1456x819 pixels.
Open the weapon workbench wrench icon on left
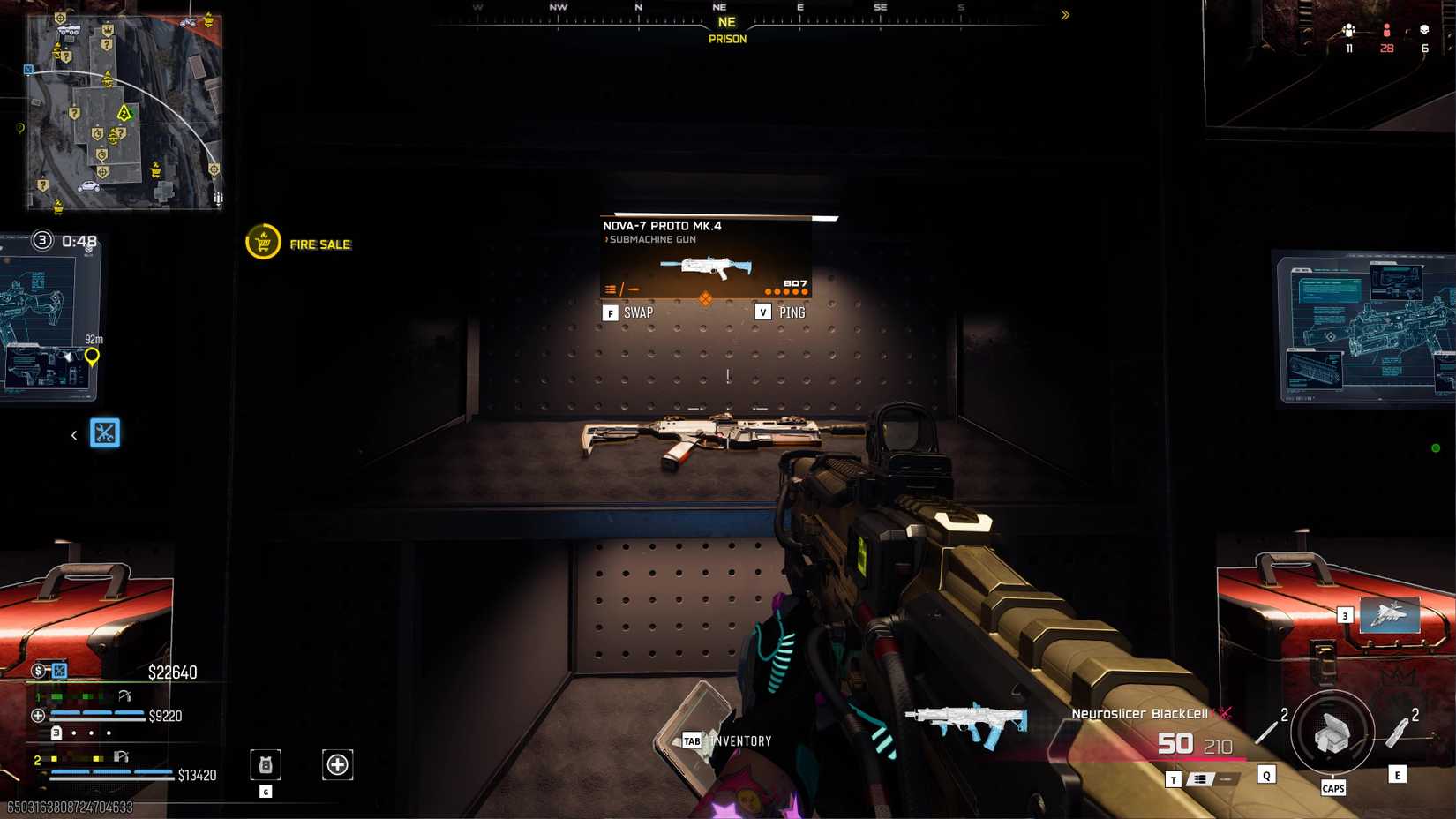(104, 434)
